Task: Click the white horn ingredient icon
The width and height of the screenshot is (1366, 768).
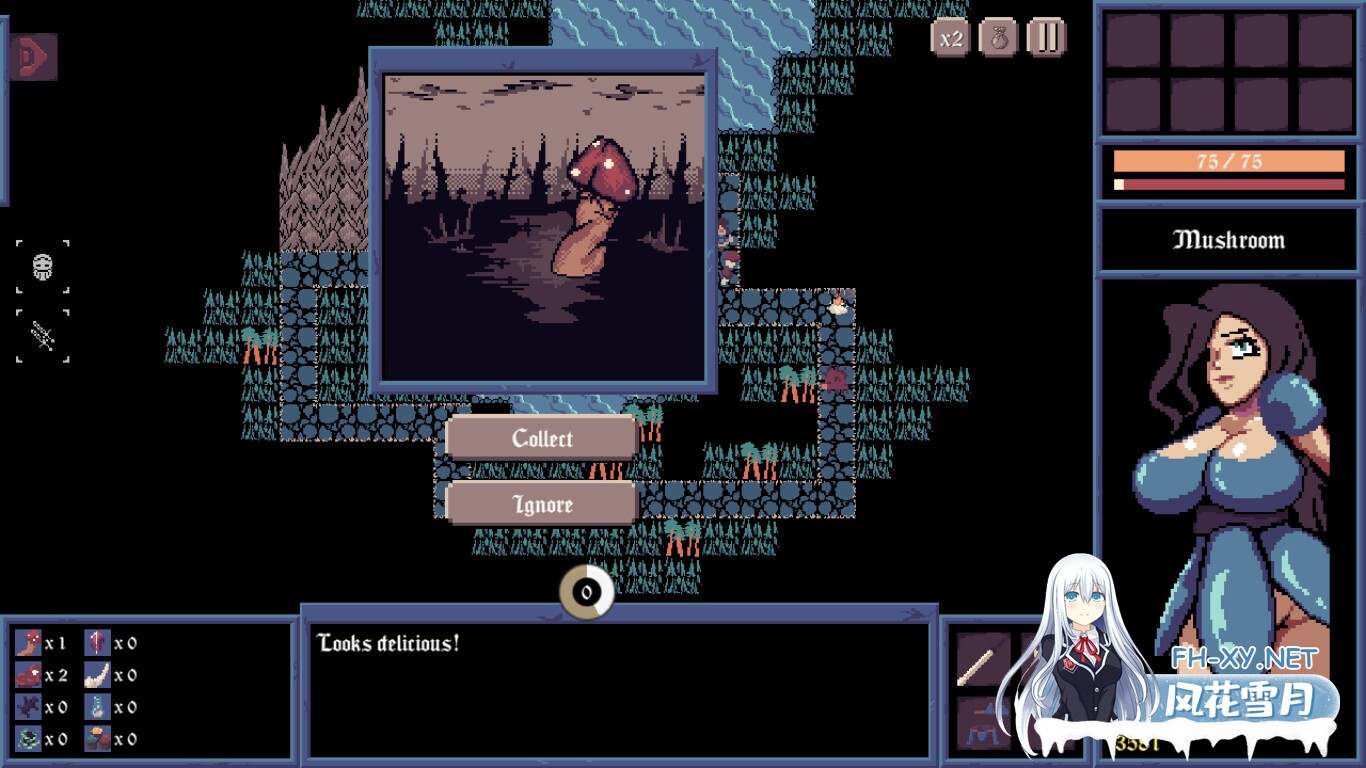Action: coord(97,675)
